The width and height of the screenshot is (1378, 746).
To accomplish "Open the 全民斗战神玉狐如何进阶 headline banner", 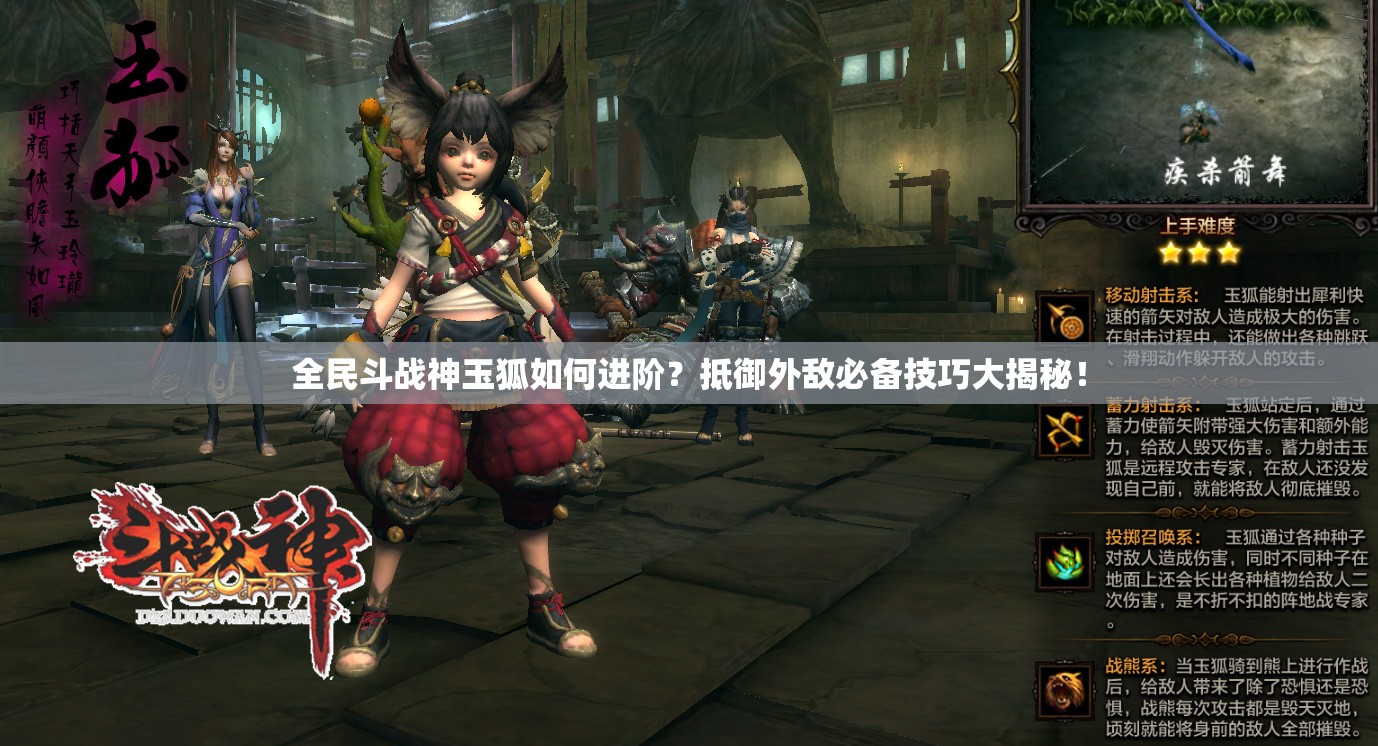I will tap(689, 374).
